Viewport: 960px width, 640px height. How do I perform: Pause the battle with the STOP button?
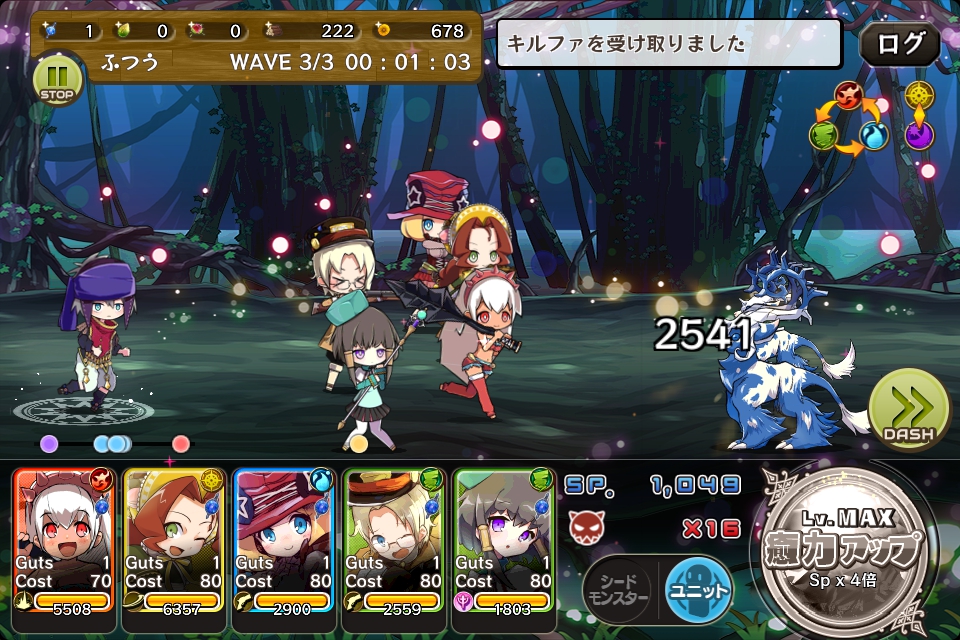(58, 78)
